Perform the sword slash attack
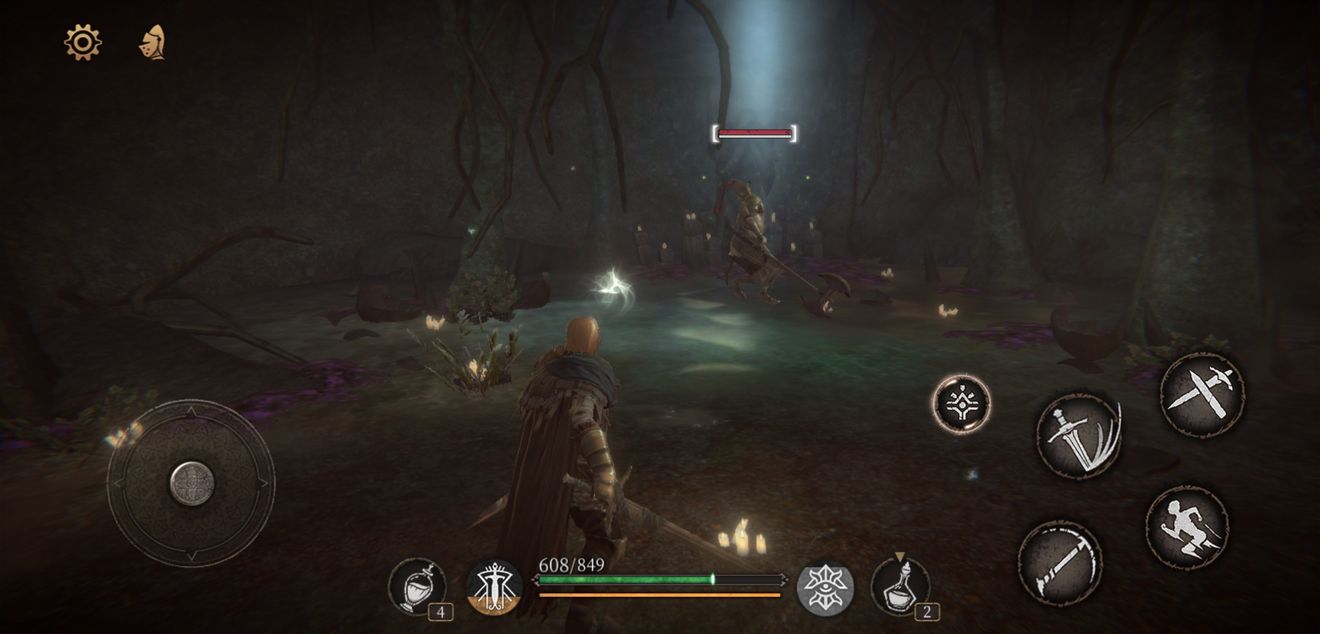Viewport: 1320px width, 634px height. point(1079,435)
